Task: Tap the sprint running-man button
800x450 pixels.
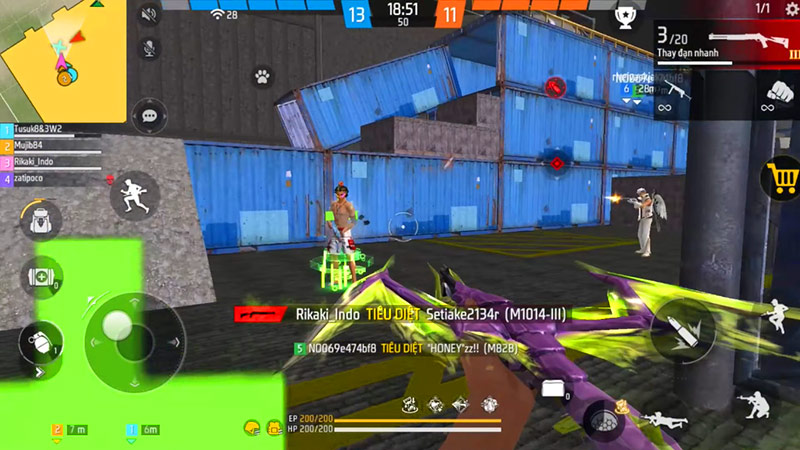Action: tap(134, 195)
